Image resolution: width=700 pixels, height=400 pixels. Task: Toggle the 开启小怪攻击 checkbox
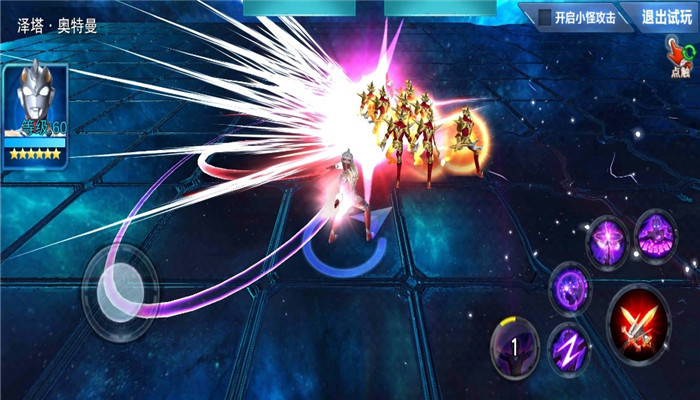point(544,17)
